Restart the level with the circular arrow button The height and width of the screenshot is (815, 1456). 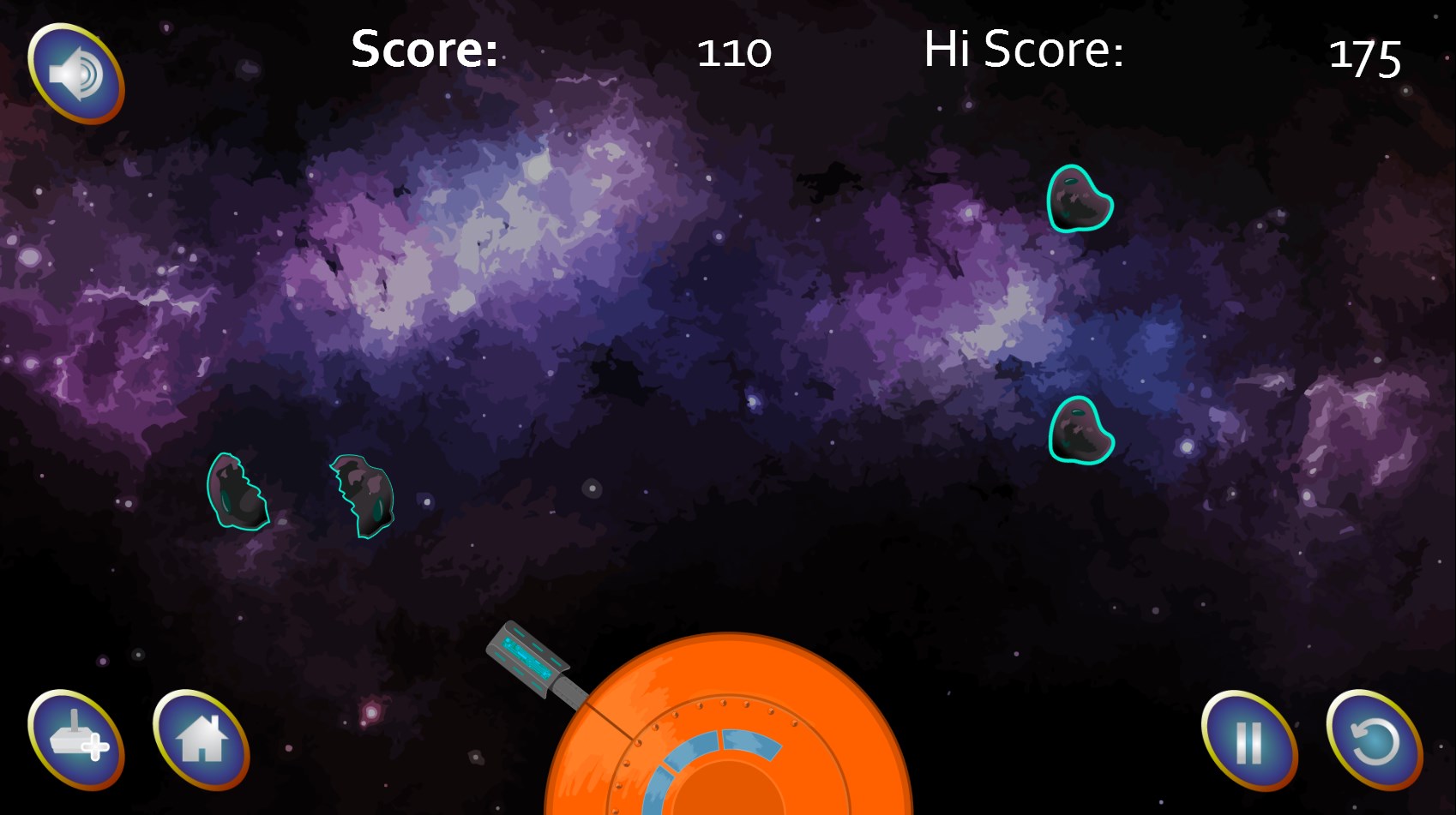point(1374,740)
